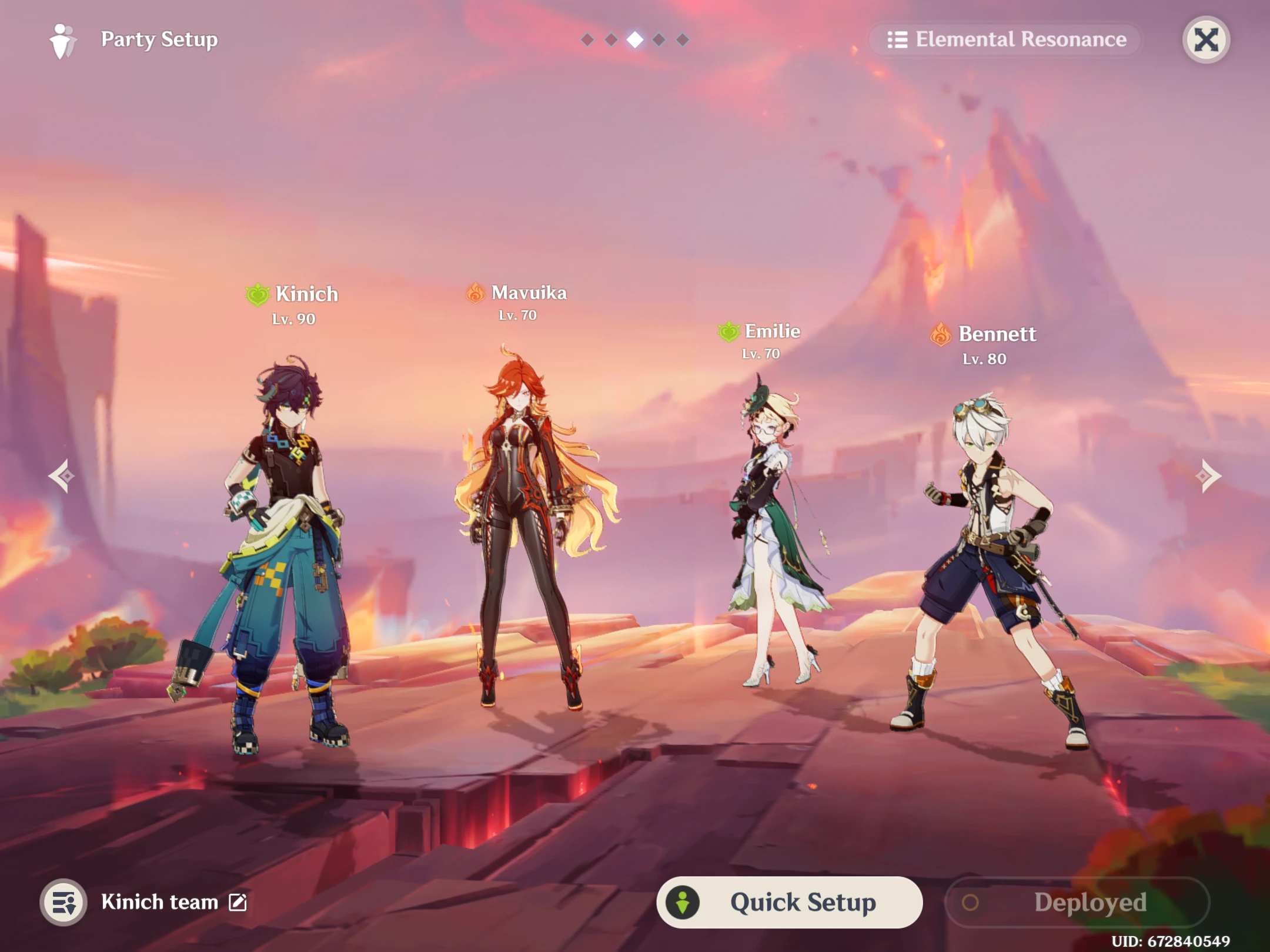Screen dimensions: 1270x952
Task: Select the first party slot diamond indicator
Action: pyautogui.click(x=587, y=39)
